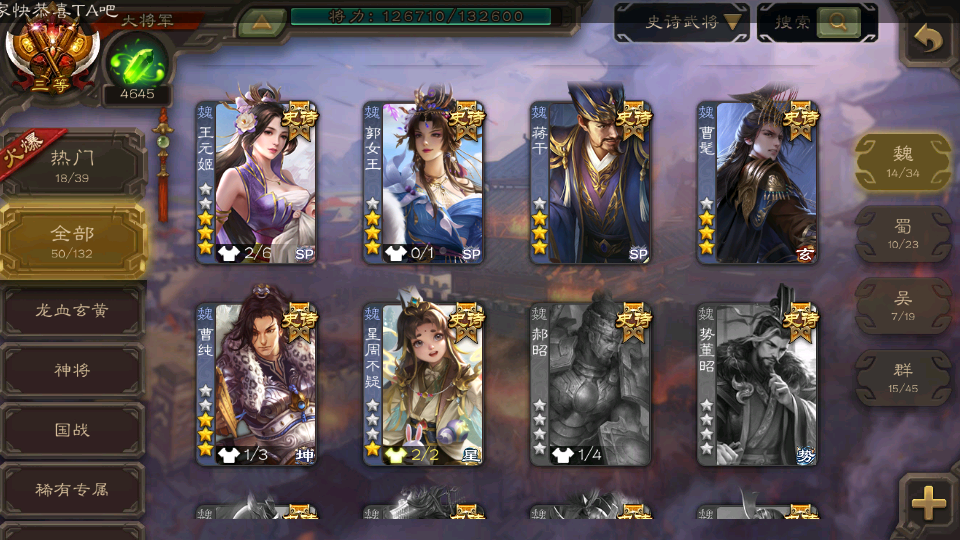Screen dimensions: 960x540
Task: Open the 曹髦 hero card
Action: coord(758,182)
